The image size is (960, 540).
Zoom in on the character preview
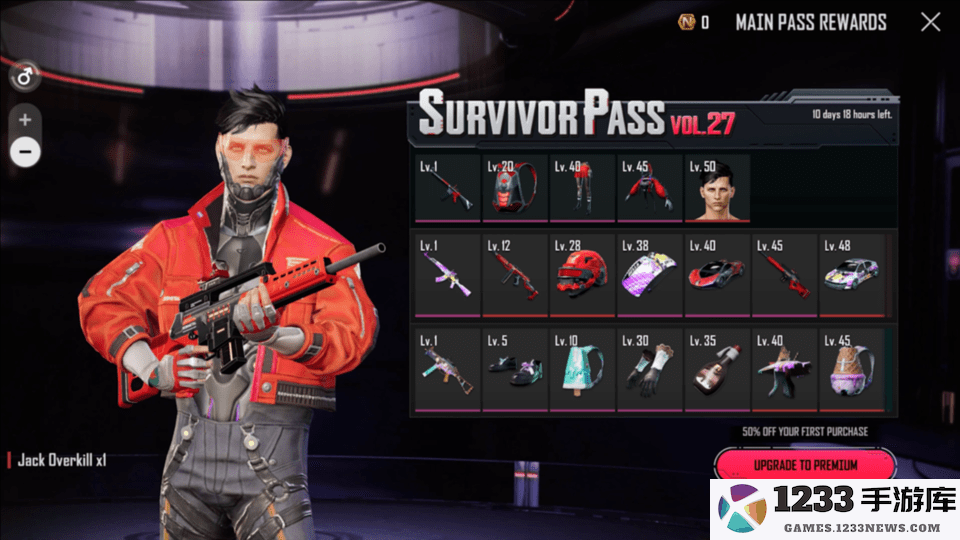coord(25,120)
